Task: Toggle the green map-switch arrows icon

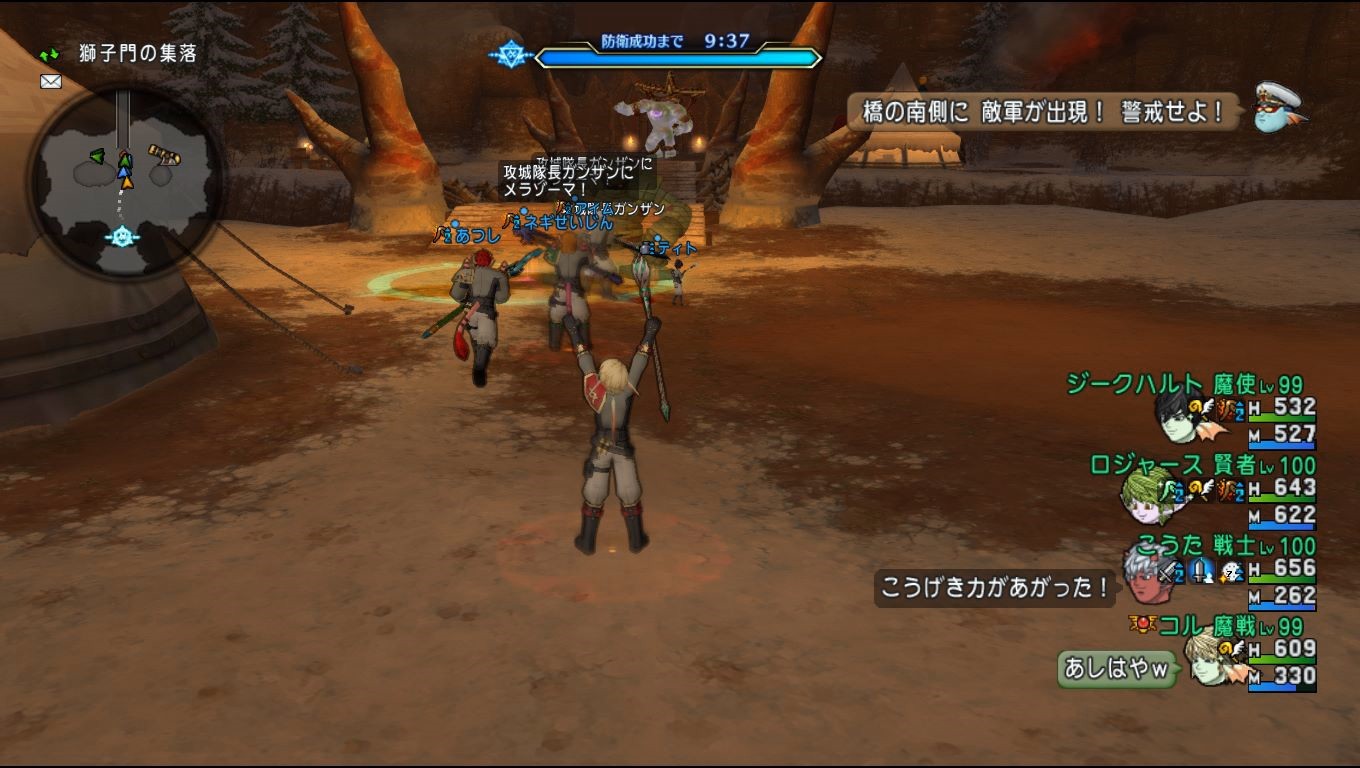Action: point(49,53)
